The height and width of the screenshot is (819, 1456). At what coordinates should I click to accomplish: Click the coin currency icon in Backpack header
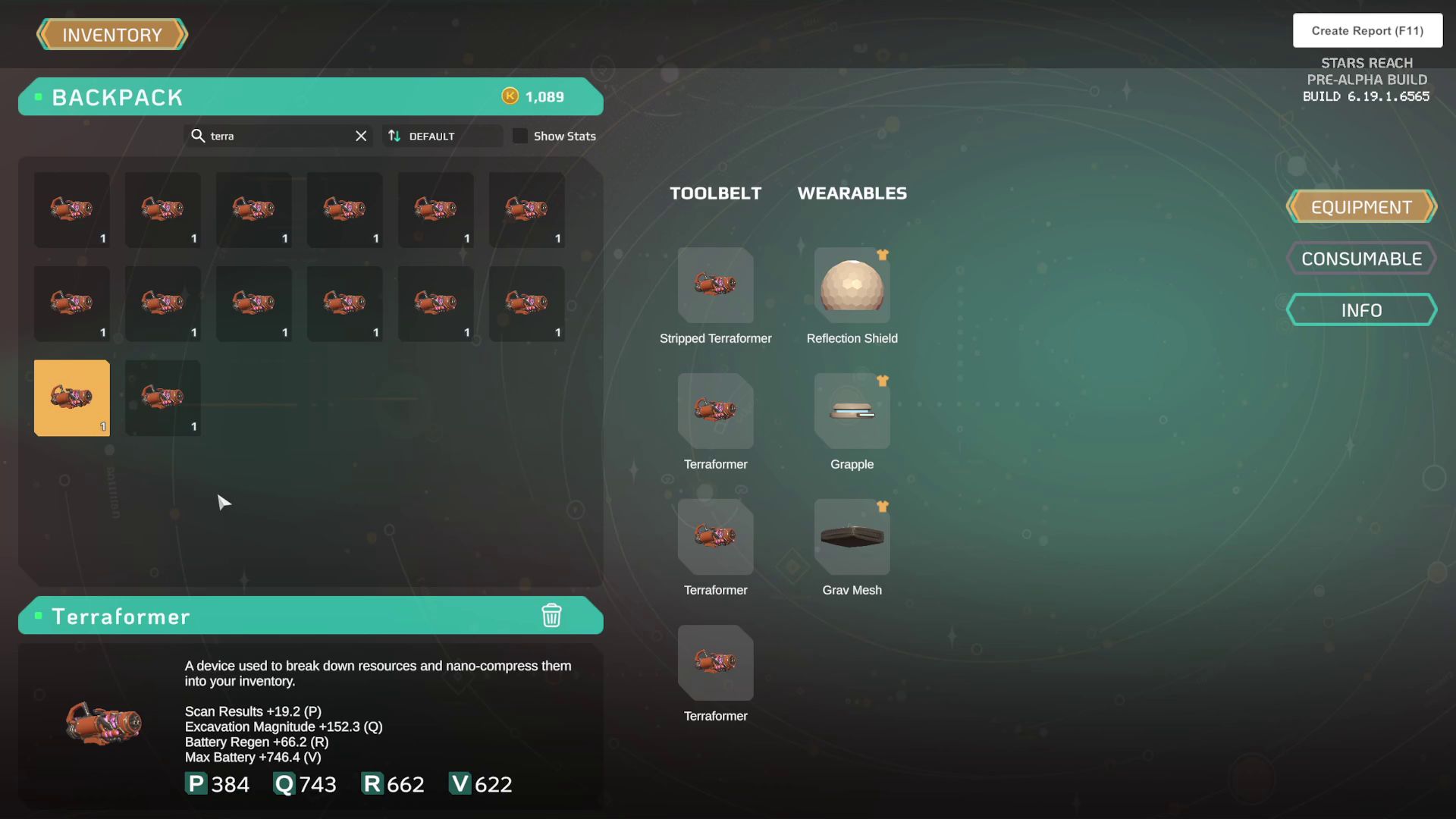coord(510,96)
